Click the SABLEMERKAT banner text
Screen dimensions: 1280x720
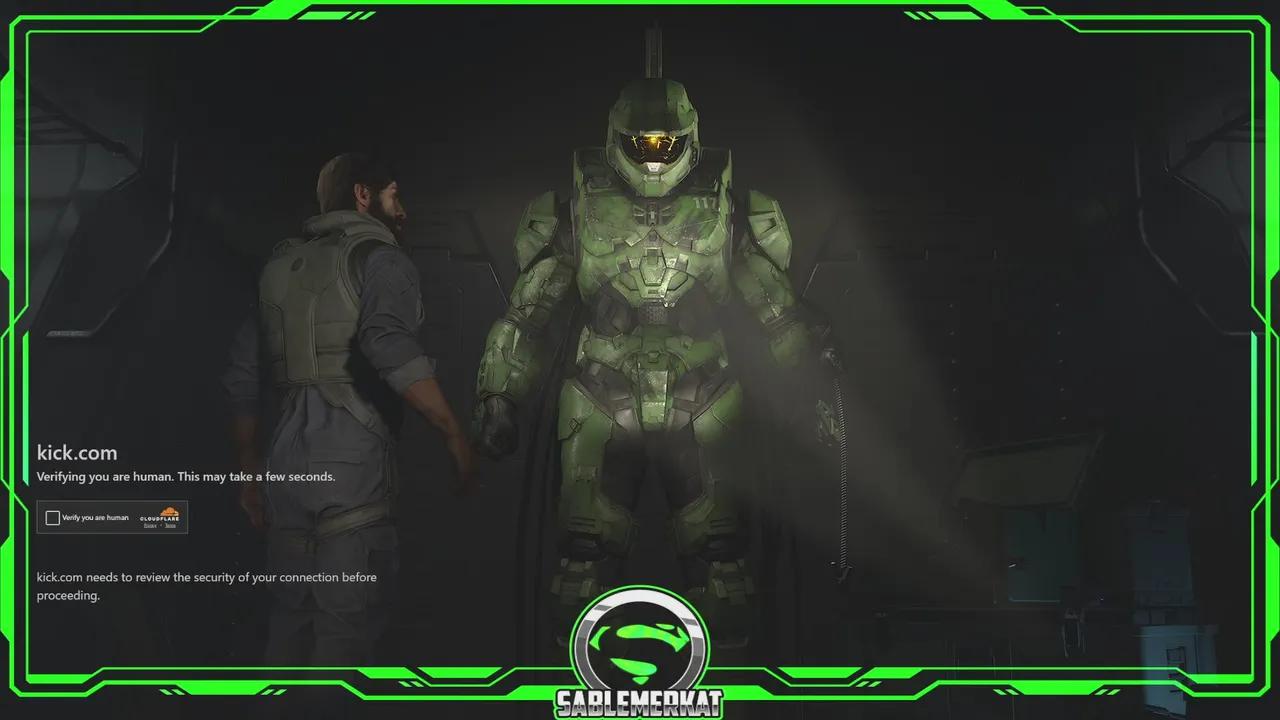click(642, 704)
